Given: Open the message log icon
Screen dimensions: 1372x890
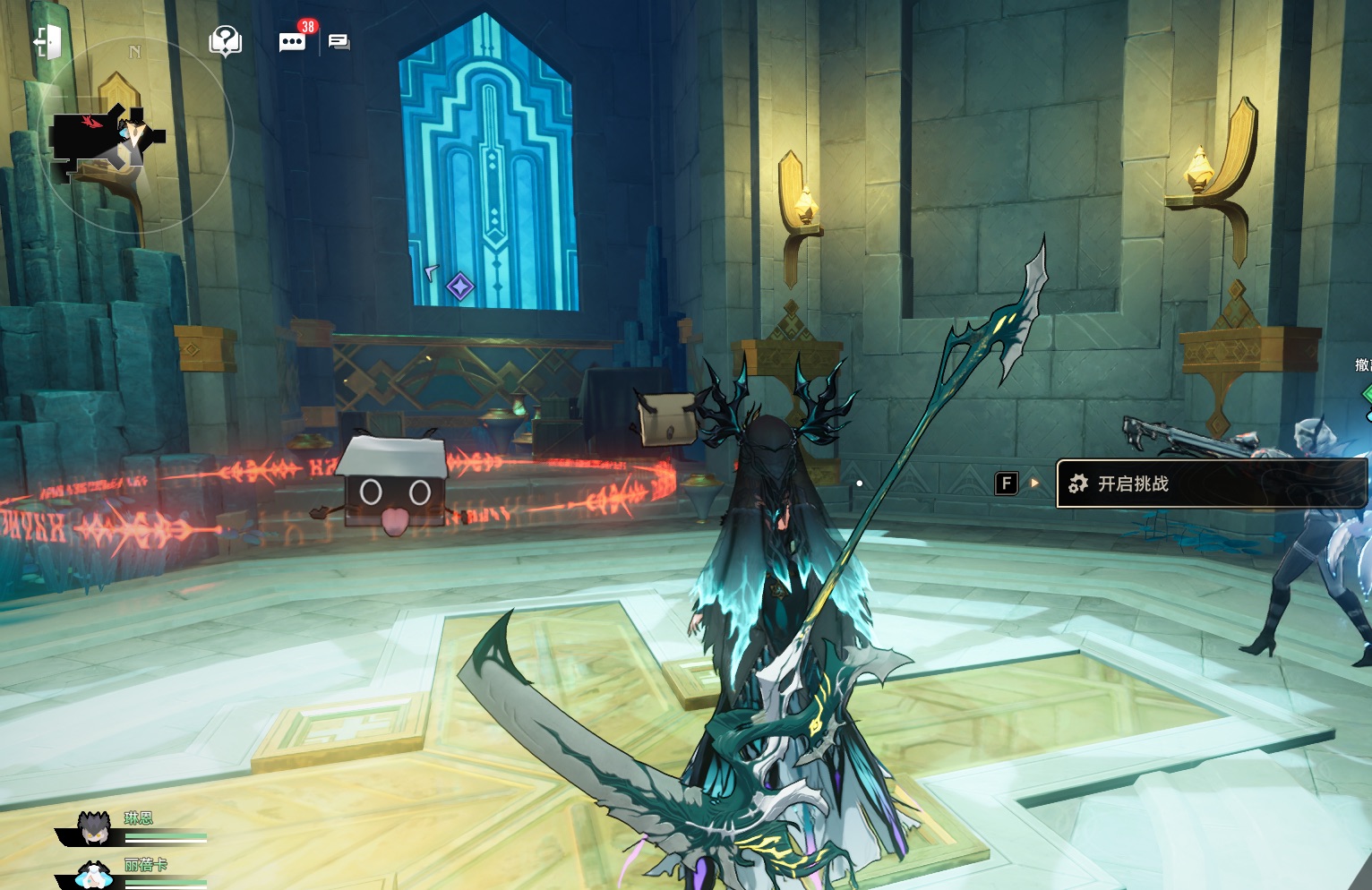Looking at the screenshot, I should [x=339, y=41].
